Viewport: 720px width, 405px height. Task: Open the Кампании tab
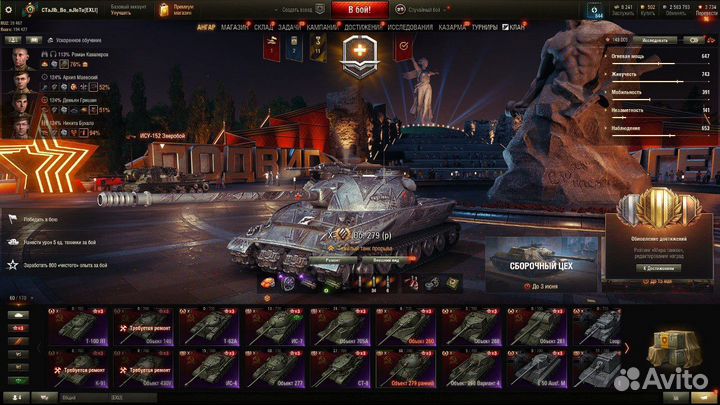click(322, 28)
